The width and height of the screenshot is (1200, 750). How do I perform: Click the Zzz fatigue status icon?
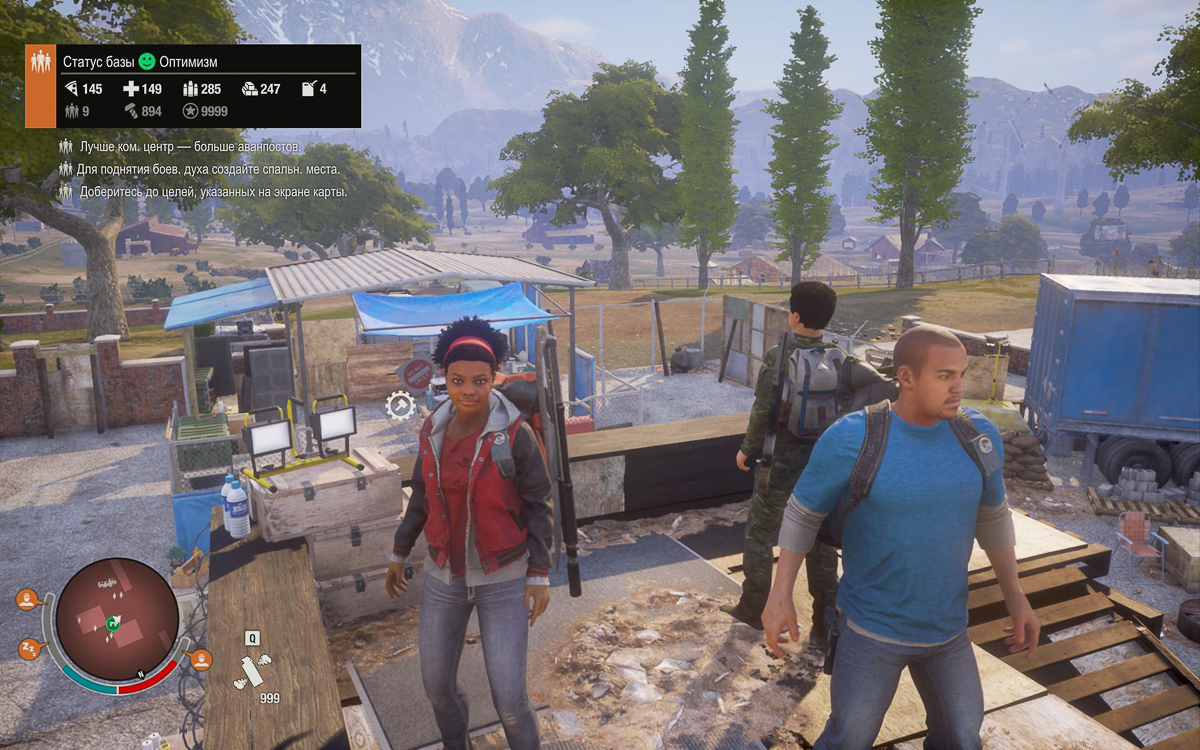(x=29, y=648)
